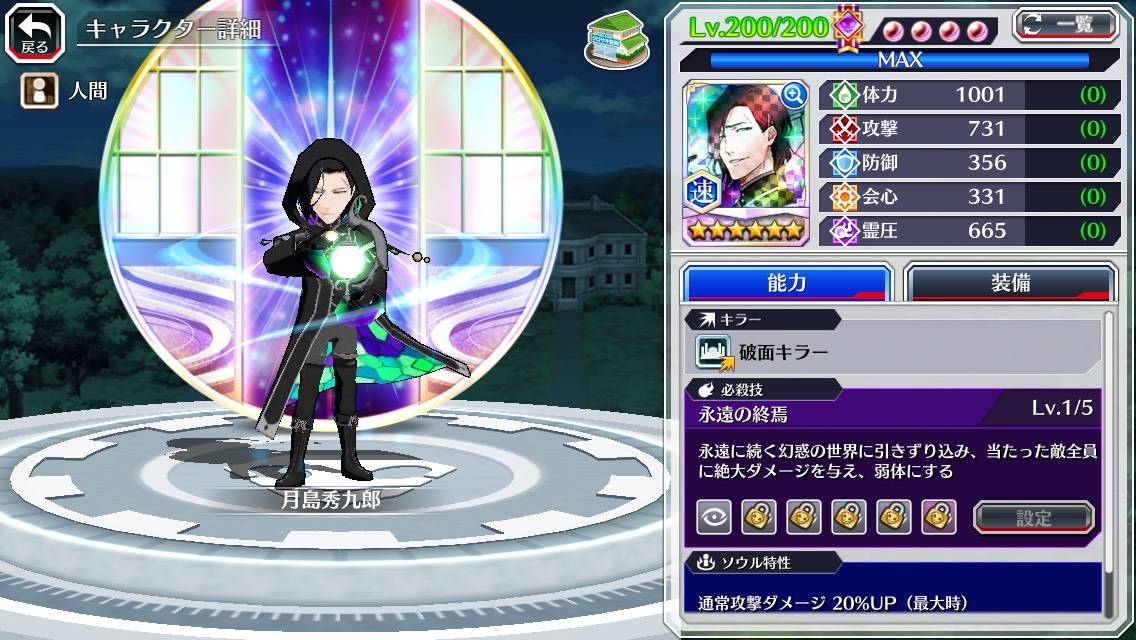Image resolution: width=1136 pixels, height=640 pixels.
Task: Switch to the 装備 tab
Action: (1010, 283)
